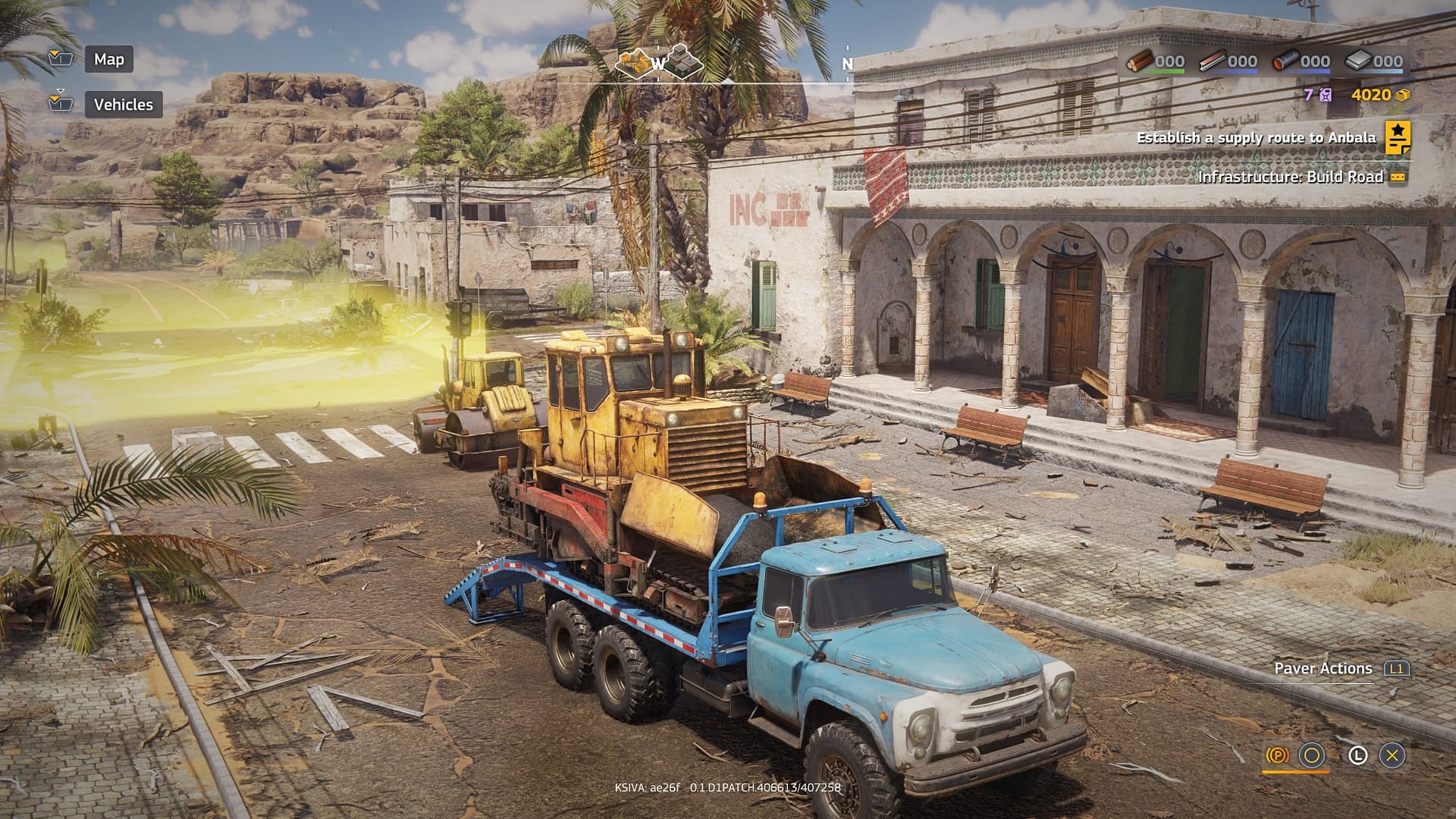Open the Vehicles panel
Viewport: 1456px width, 819px height.
tap(124, 104)
